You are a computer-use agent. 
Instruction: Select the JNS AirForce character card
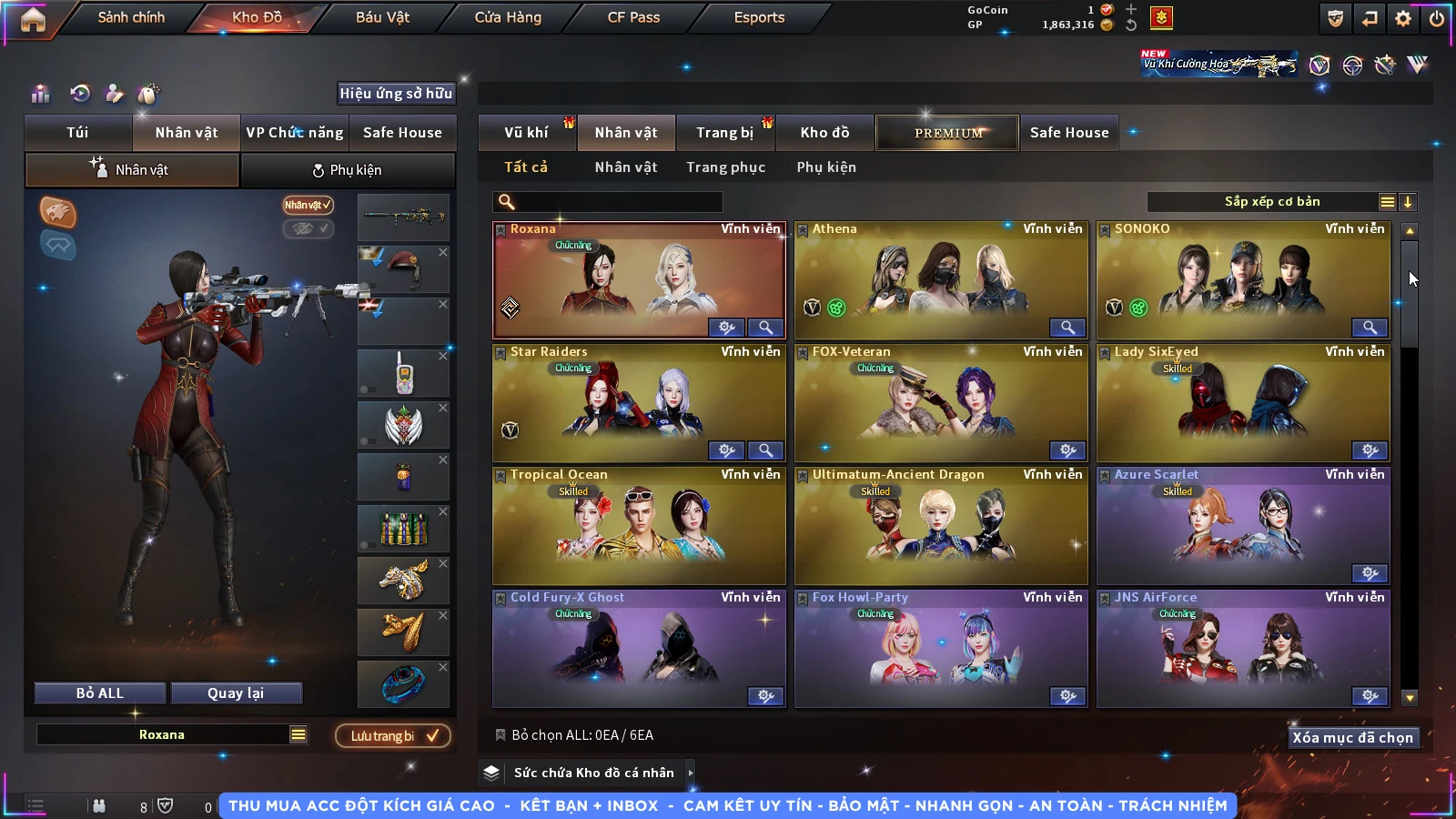(x=1243, y=649)
